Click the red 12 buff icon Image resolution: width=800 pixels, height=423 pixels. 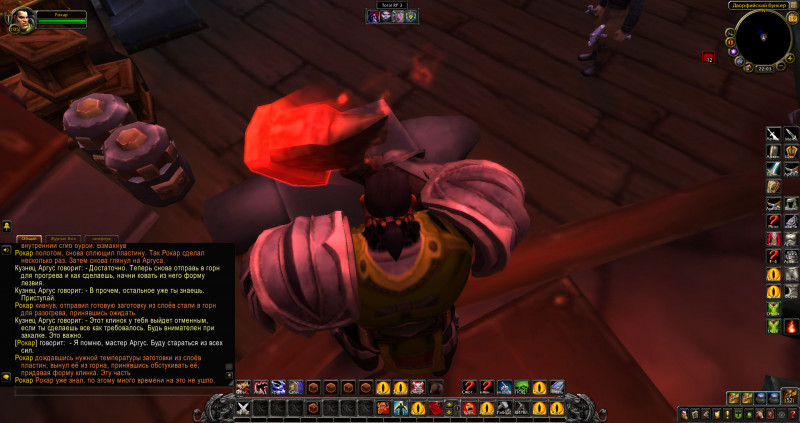[708, 57]
